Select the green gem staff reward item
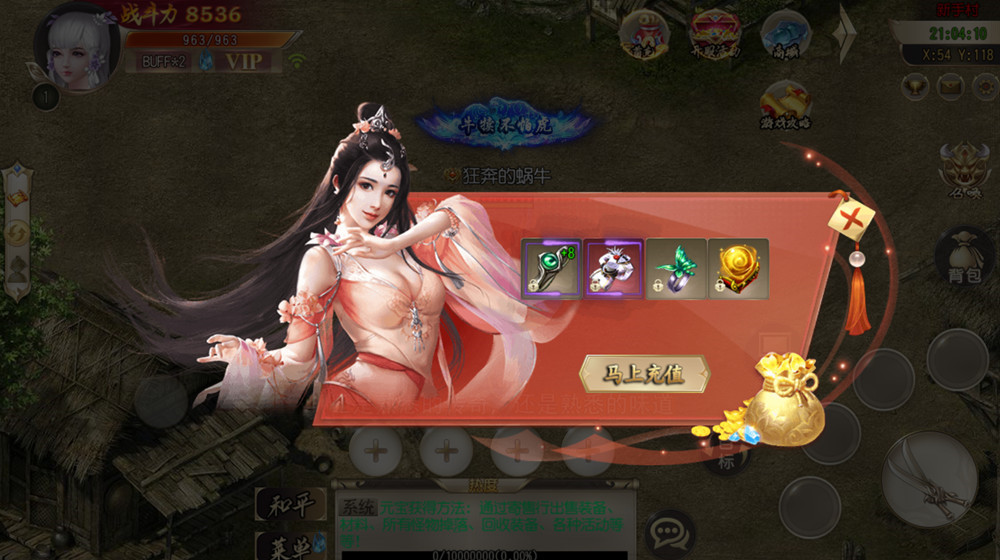The height and width of the screenshot is (560, 1000). pos(551,268)
